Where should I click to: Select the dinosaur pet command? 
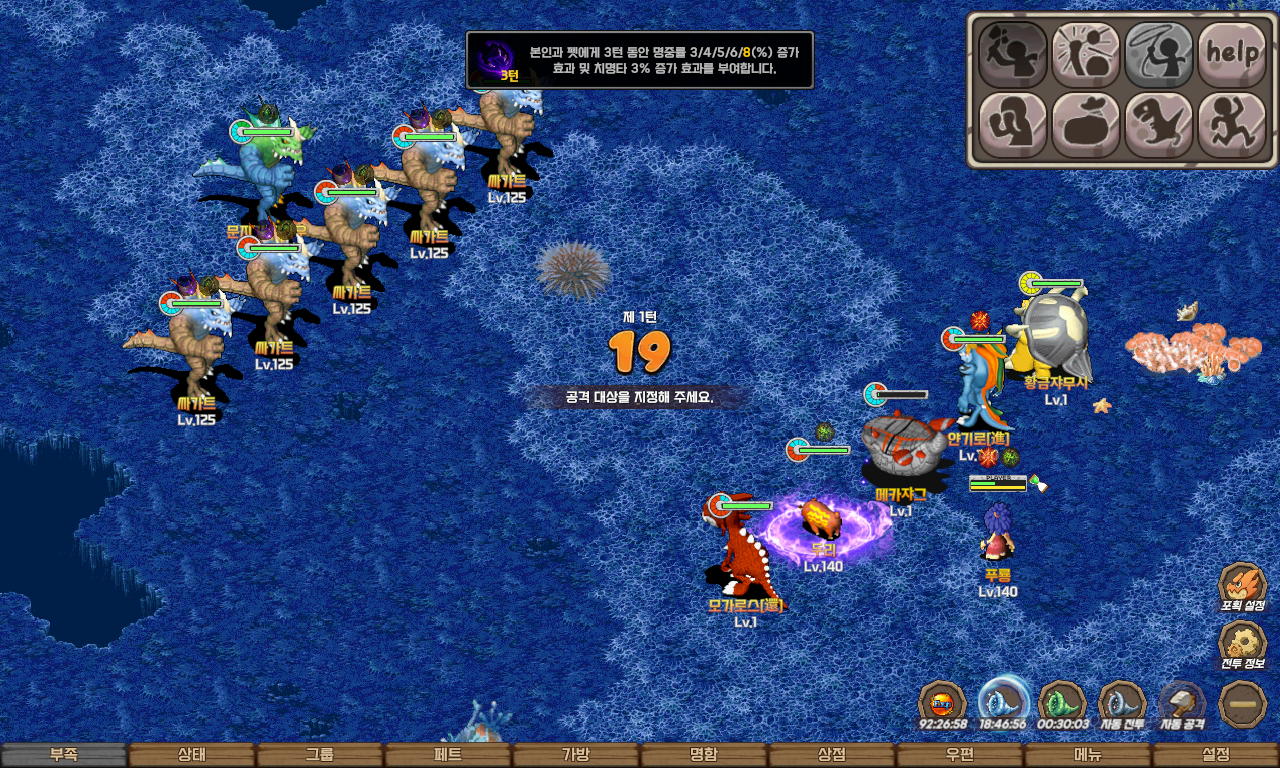[x=1159, y=125]
